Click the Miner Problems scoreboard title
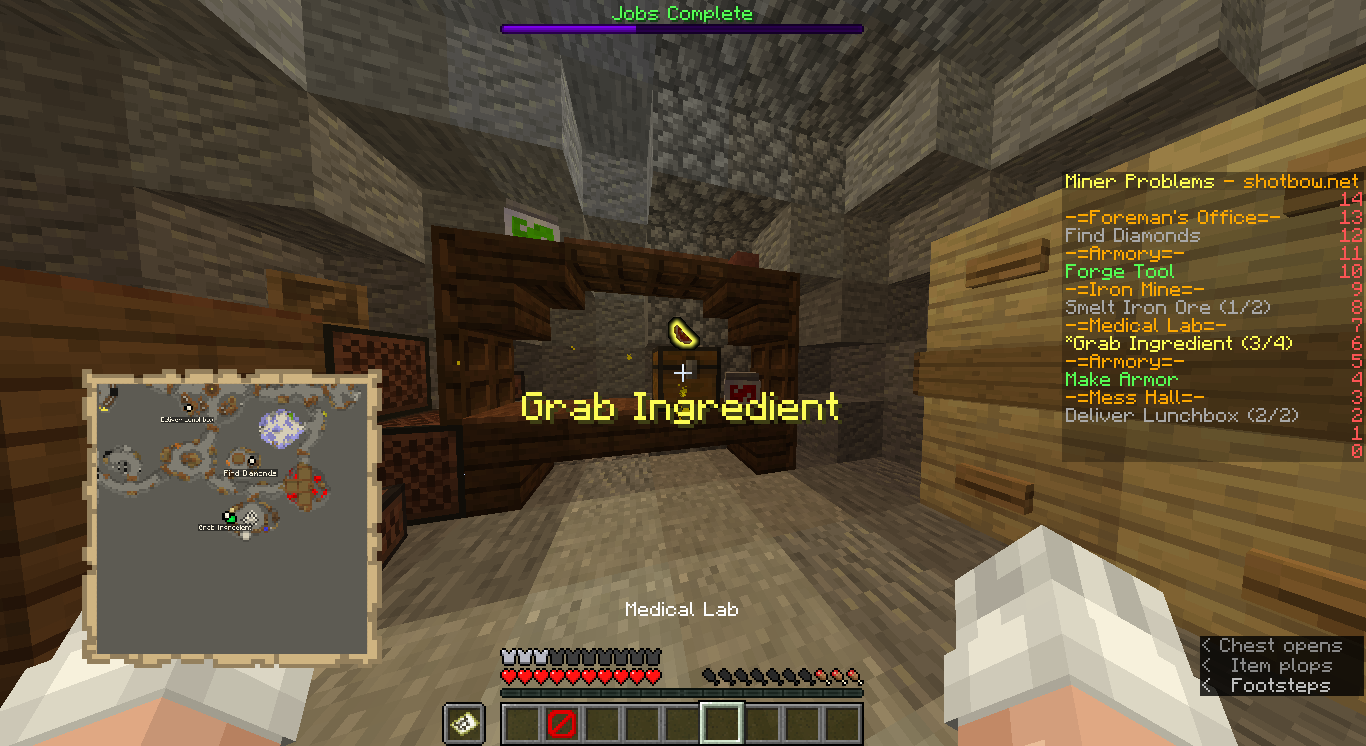 1211,182
